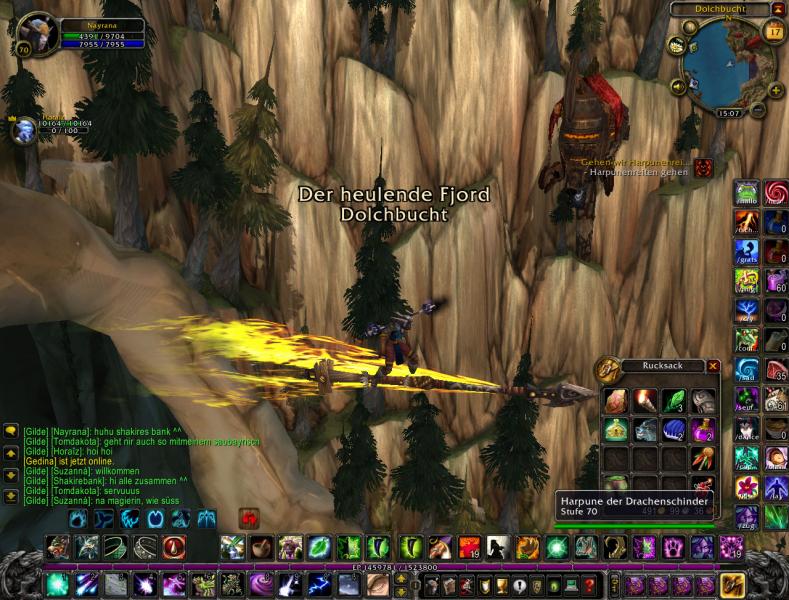This screenshot has height=600, width=789.
Task: Select the purple potion in the Rucksack
Action: pyautogui.click(x=702, y=430)
